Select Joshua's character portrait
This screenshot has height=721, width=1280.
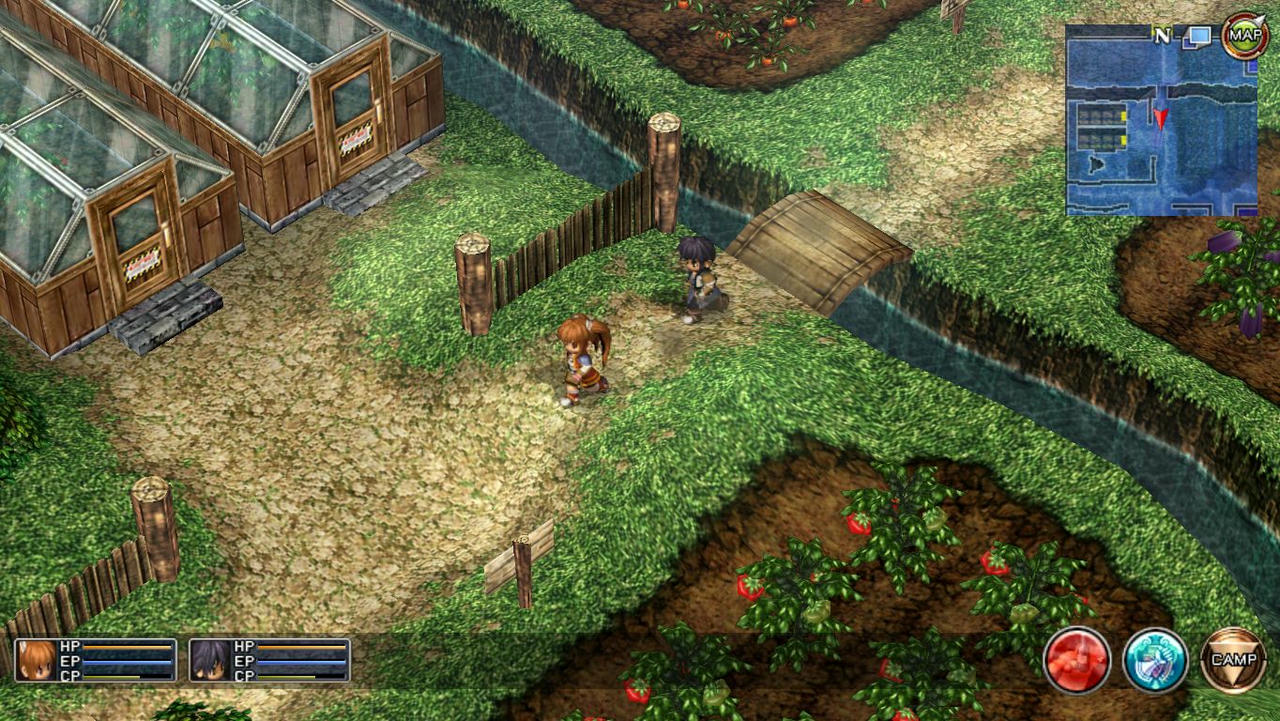(212, 662)
